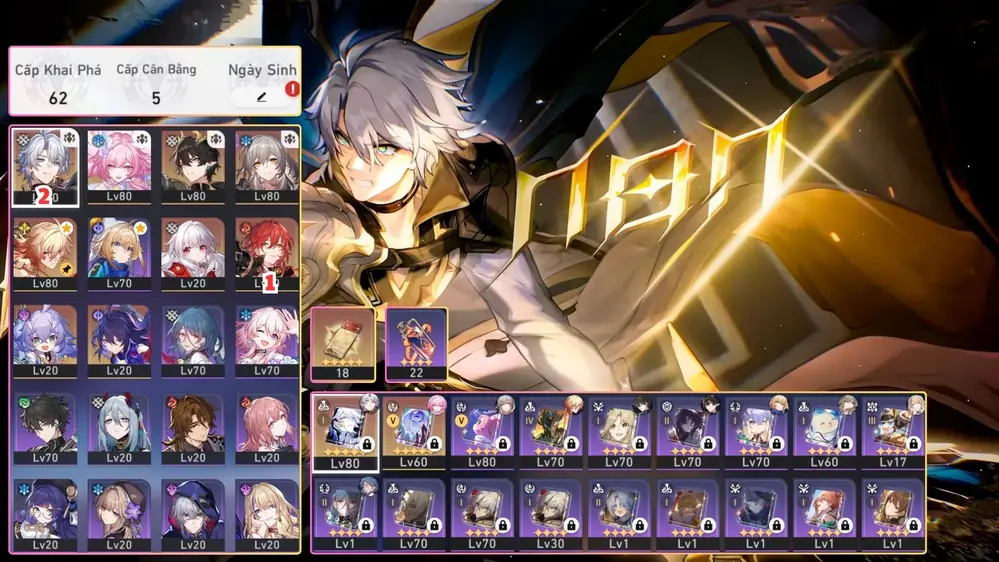This screenshot has width=999, height=562.
Task: Select the Lv17 light cone card
Action: click(x=893, y=431)
